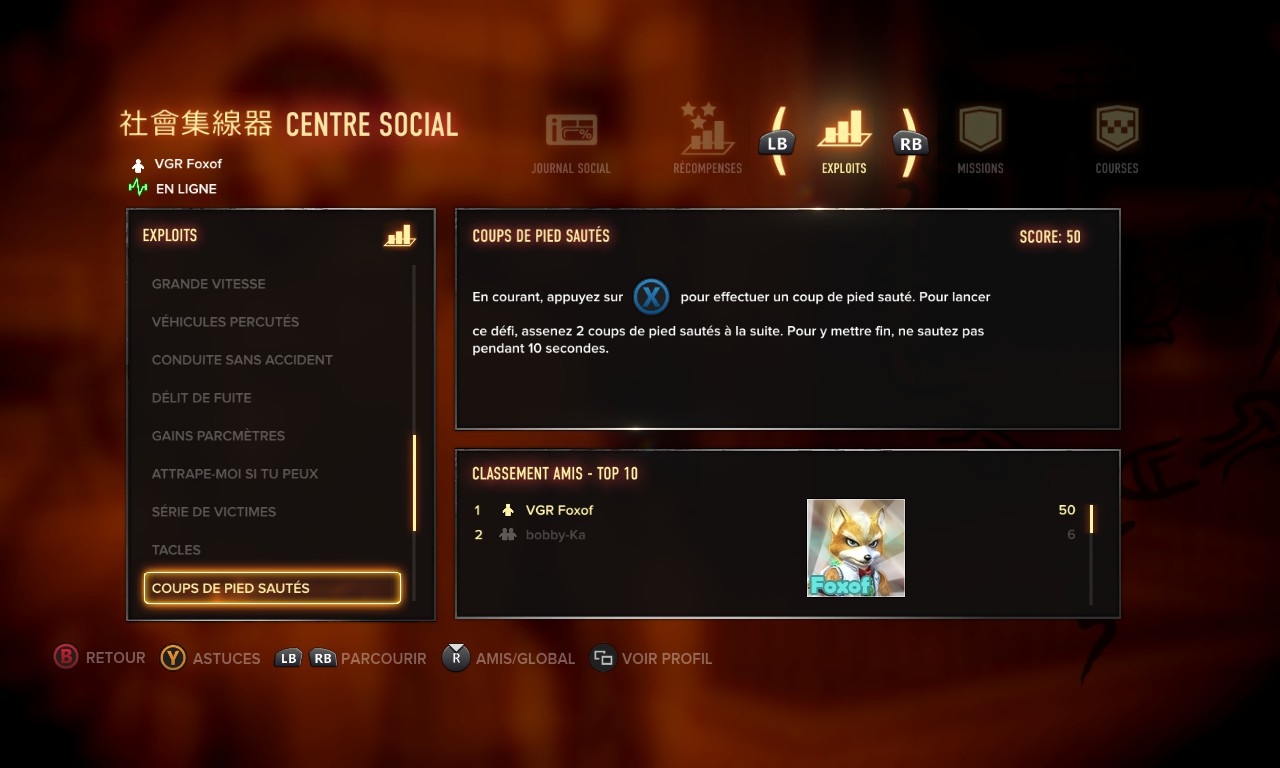Screen dimensions: 1280x768
Task: Open the Série de Victimes exploit
Action: [x=214, y=512]
